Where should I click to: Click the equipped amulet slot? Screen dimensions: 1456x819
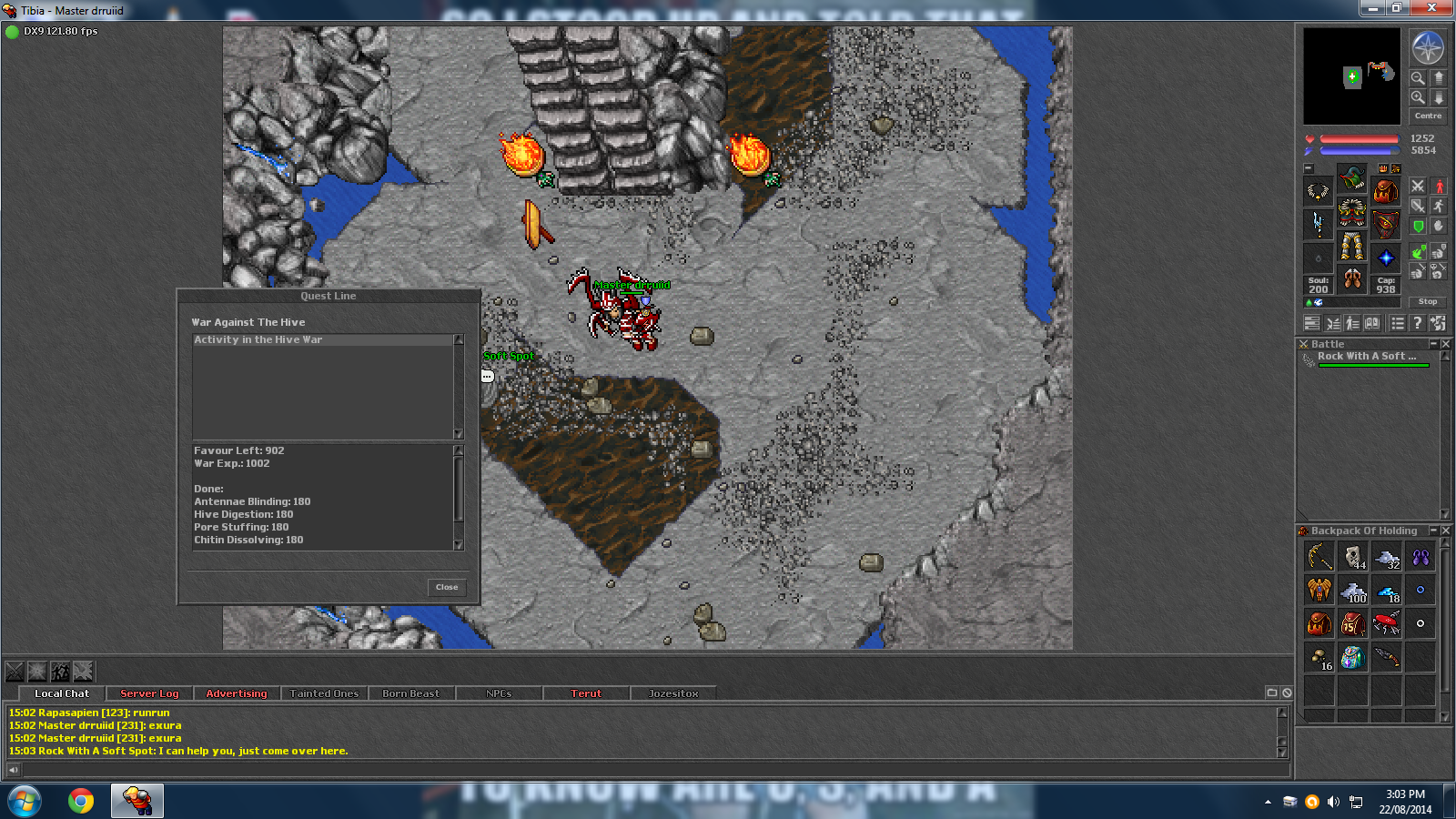(1318, 191)
